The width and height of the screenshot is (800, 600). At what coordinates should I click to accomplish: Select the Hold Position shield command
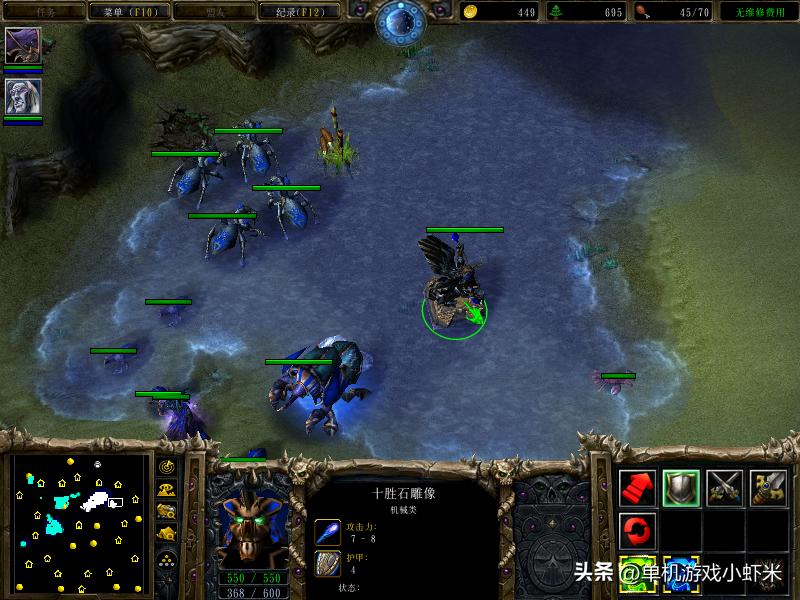click(x=681, y=487)
